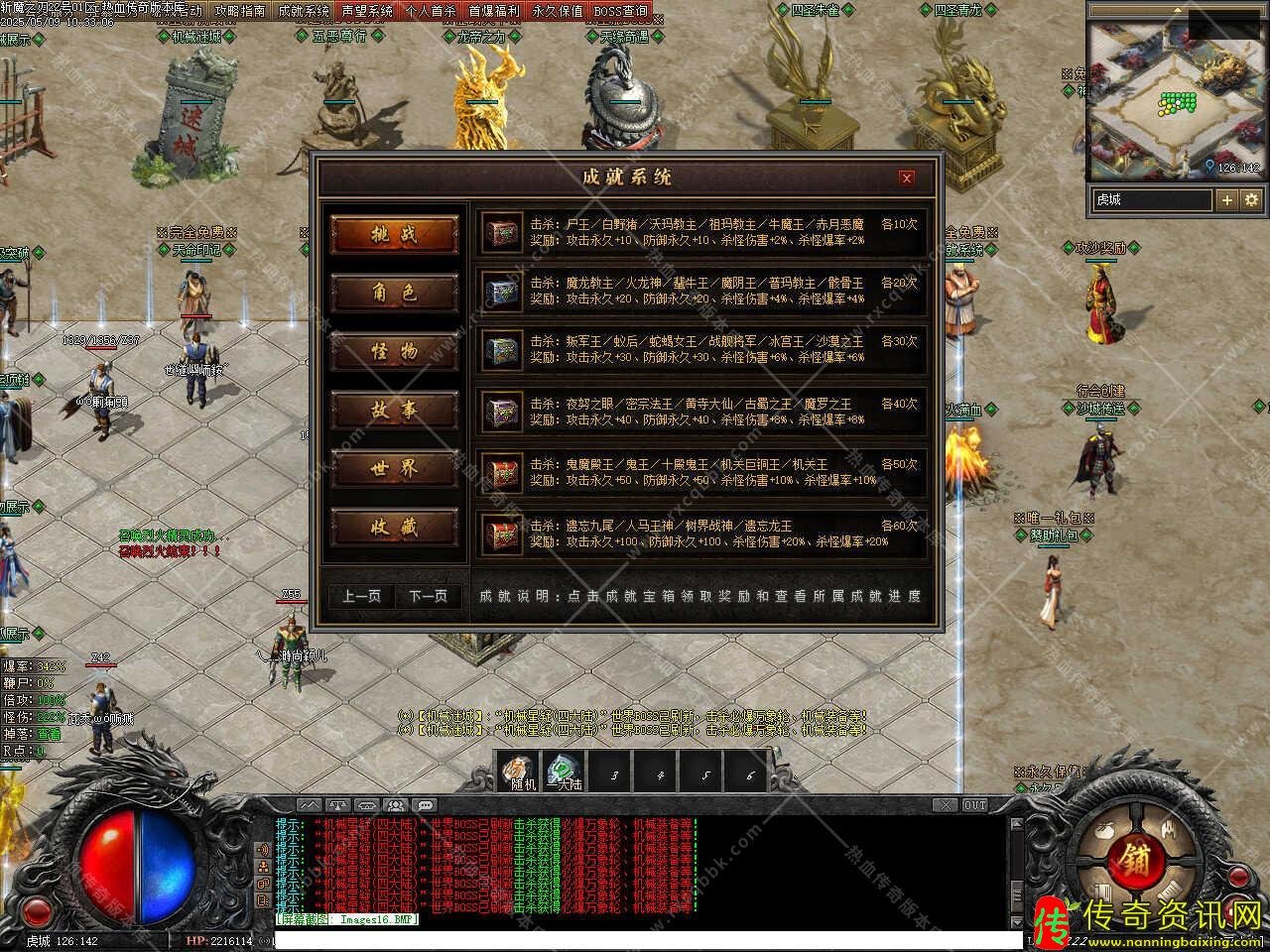The height and width of the screenshot is (952, 1270).
Task: Claim the 各10次 achievement treasure chest
Action: point(502,233)
